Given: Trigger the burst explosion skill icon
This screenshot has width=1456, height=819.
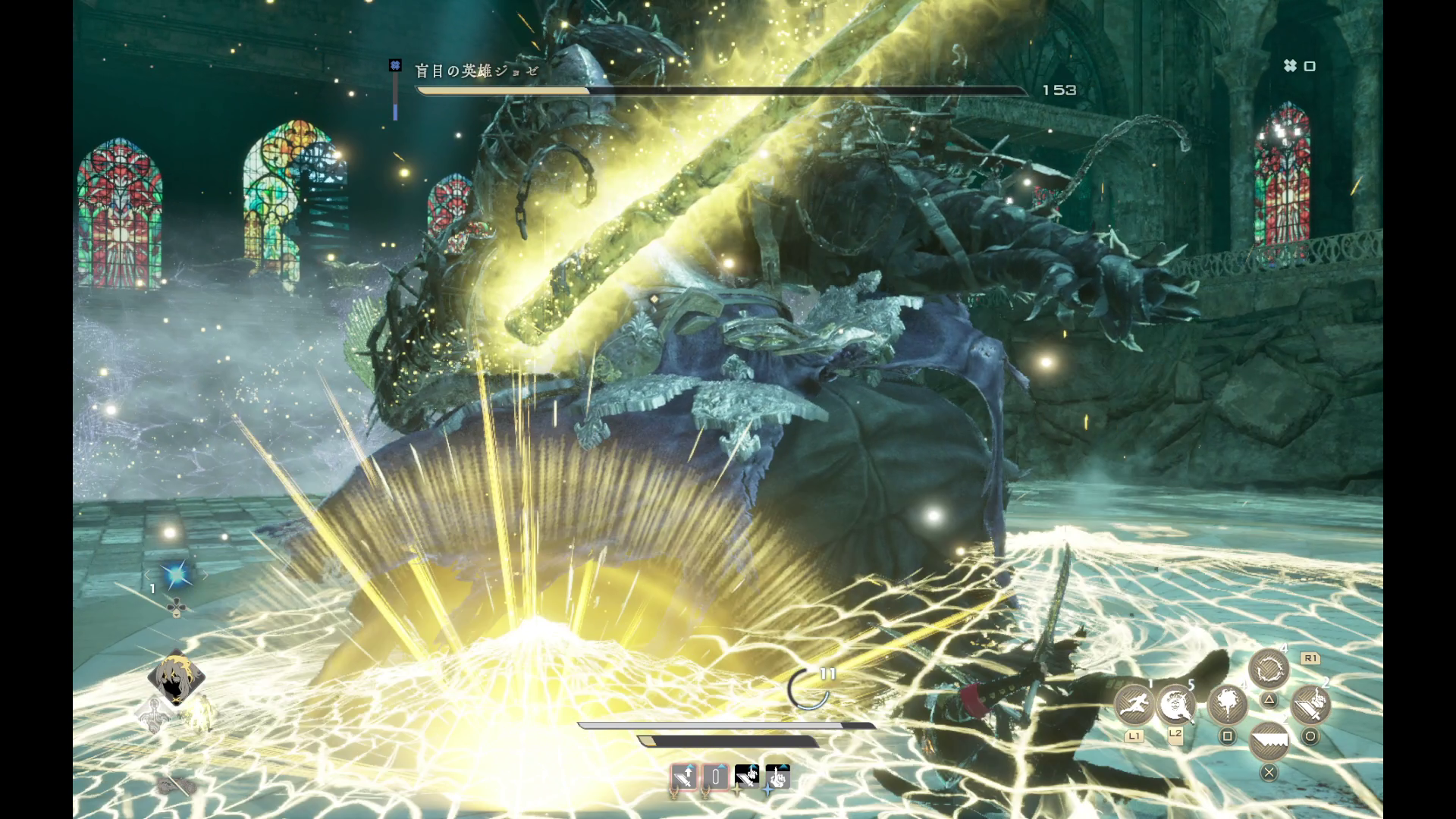Looking at the screenshot, I should [1227, 704].
